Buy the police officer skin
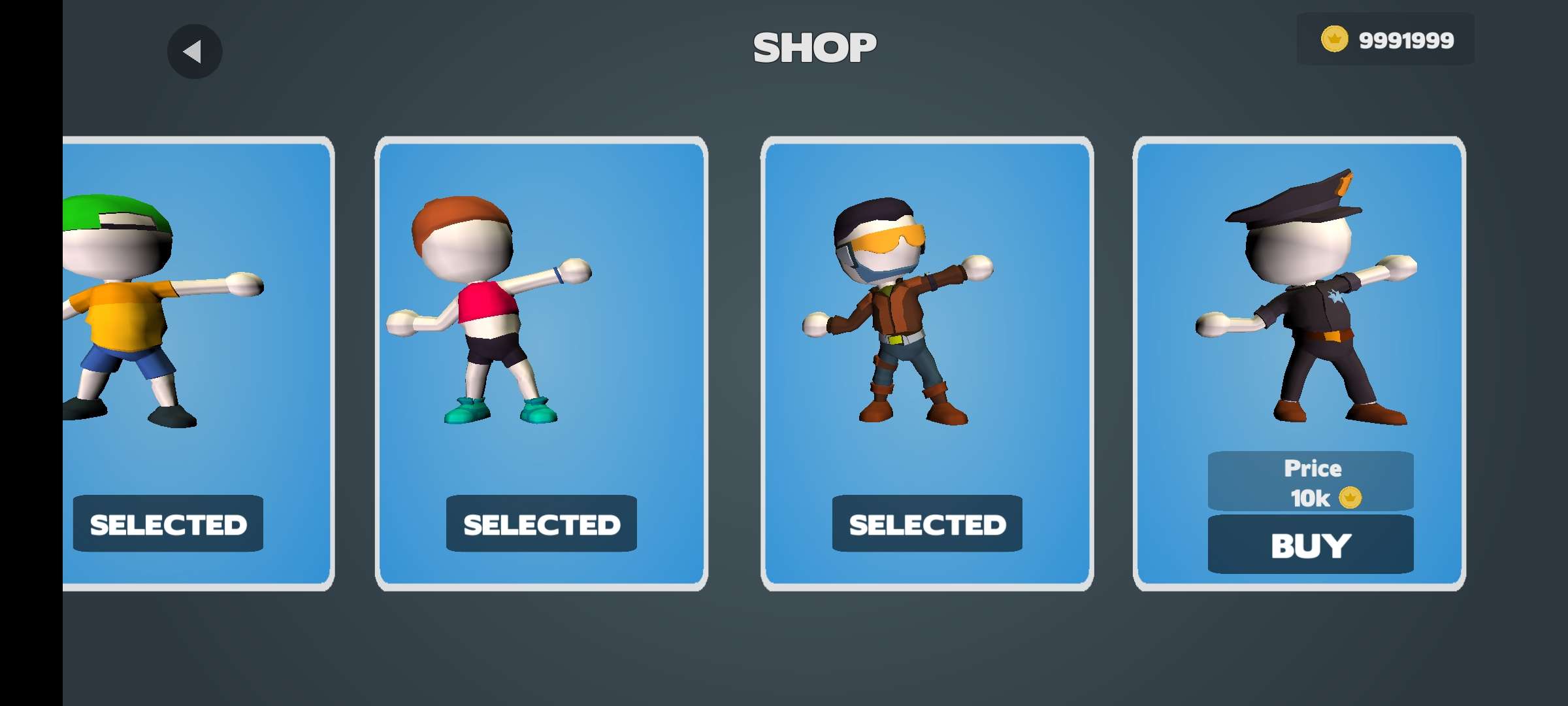 [1310, 545]
